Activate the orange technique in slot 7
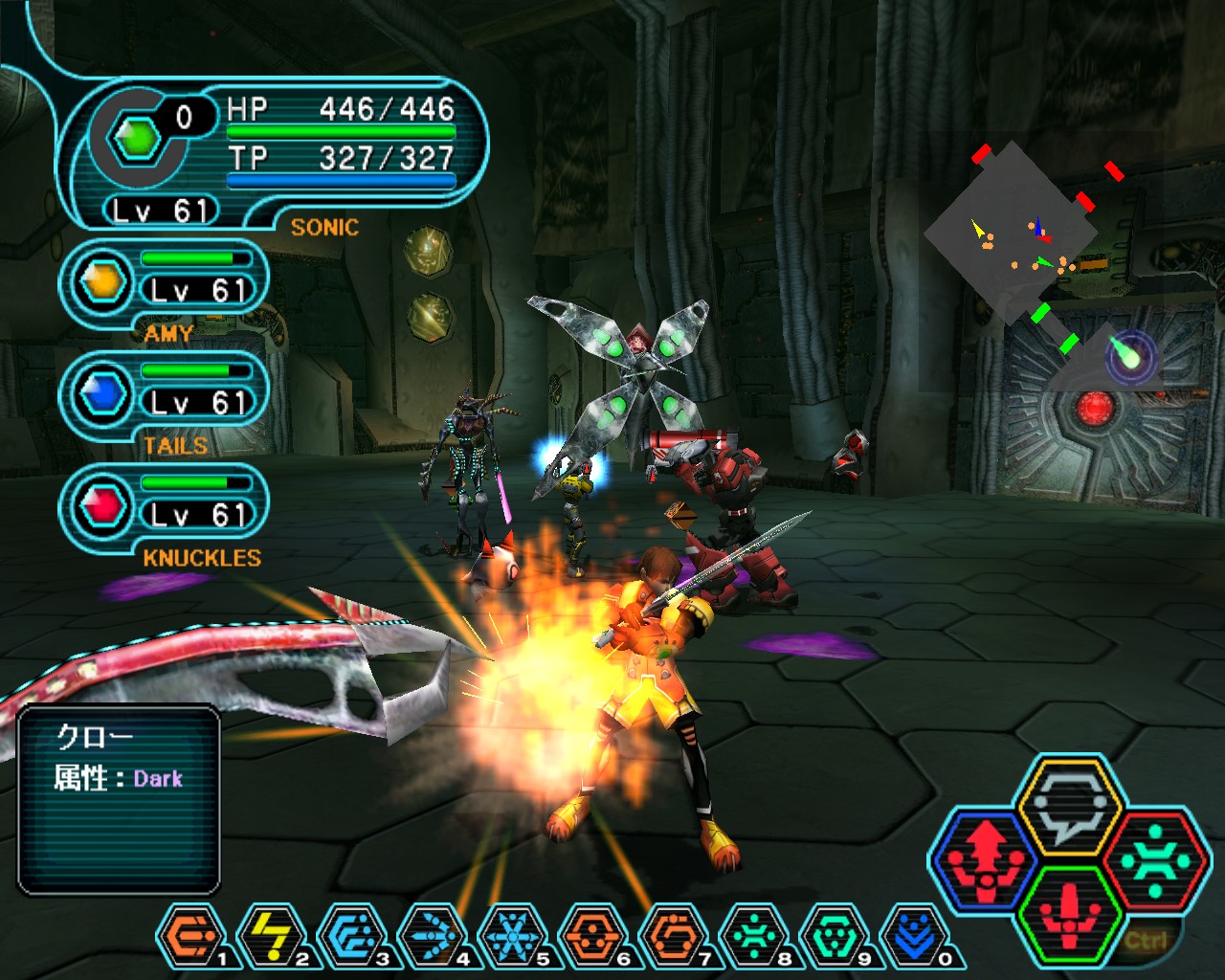The height and width of the screenshot is (980, 1225). tap(673, 937)
